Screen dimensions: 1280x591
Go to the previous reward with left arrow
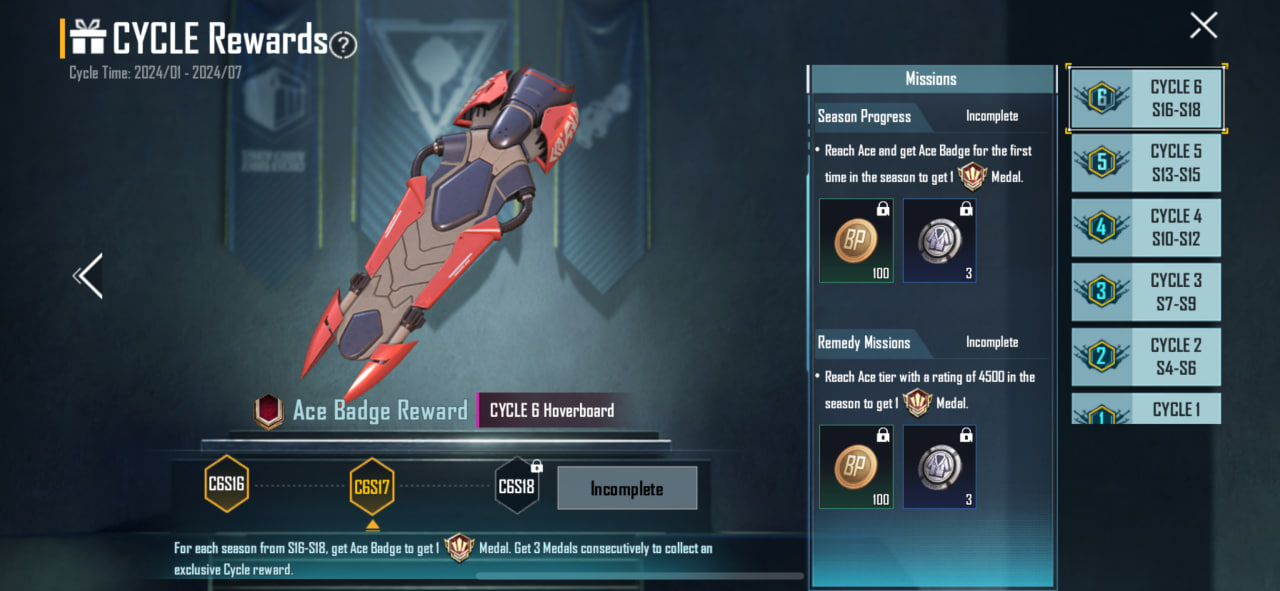coord(88,276)
